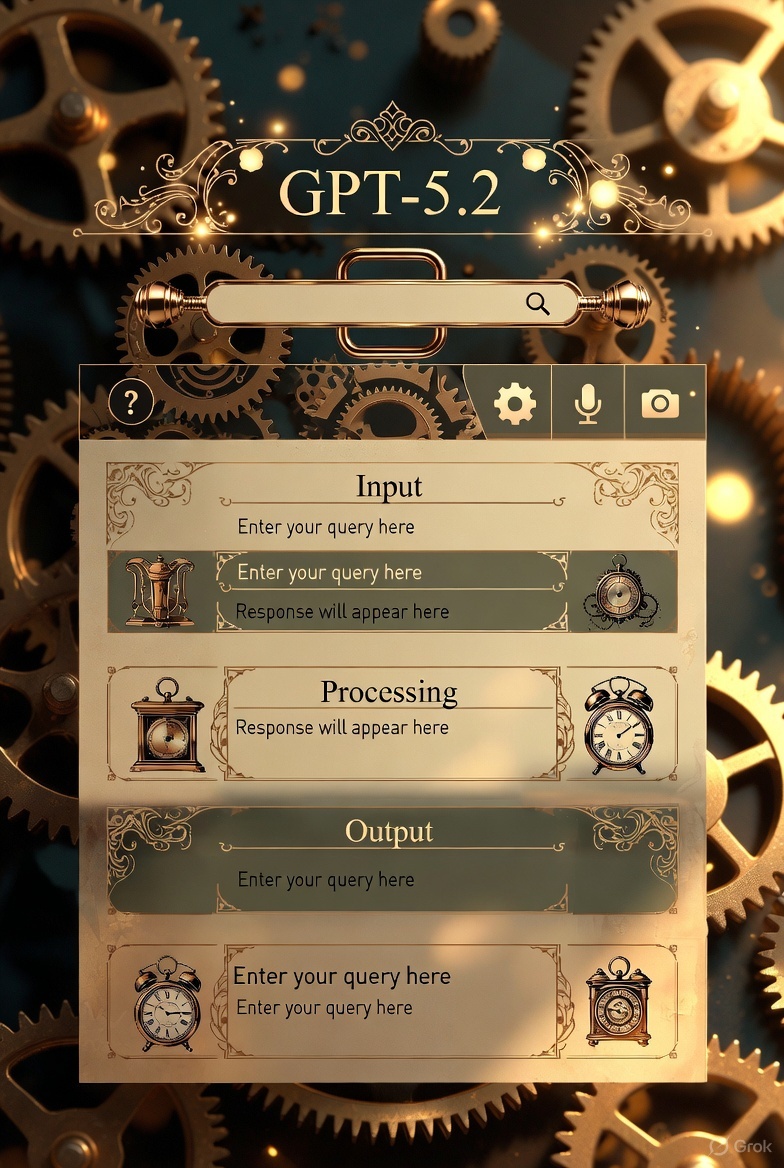Screen dimensions: 784x1168
Task: Open the question mark help button
Action: 131,403
